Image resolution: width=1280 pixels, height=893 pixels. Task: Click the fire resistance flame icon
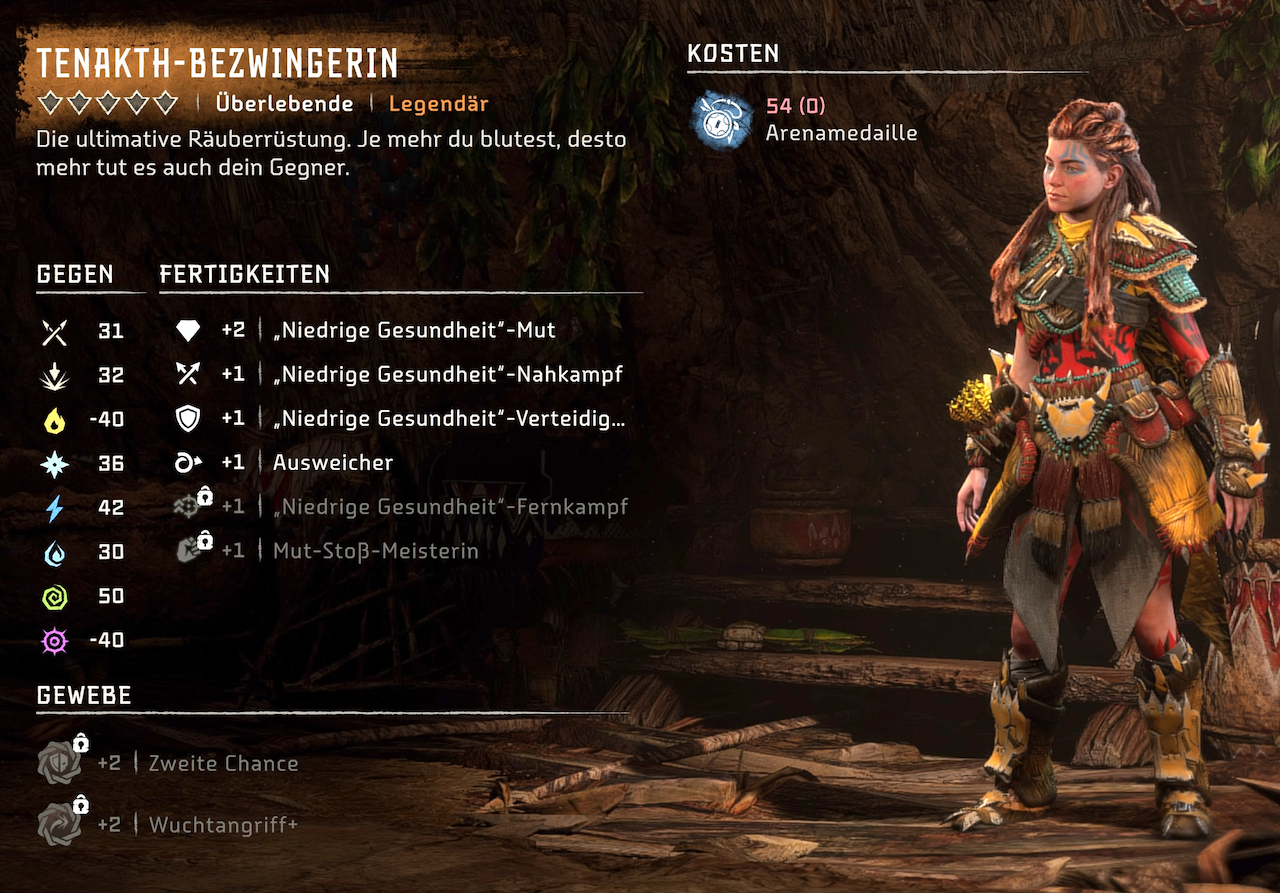[55, 419]
